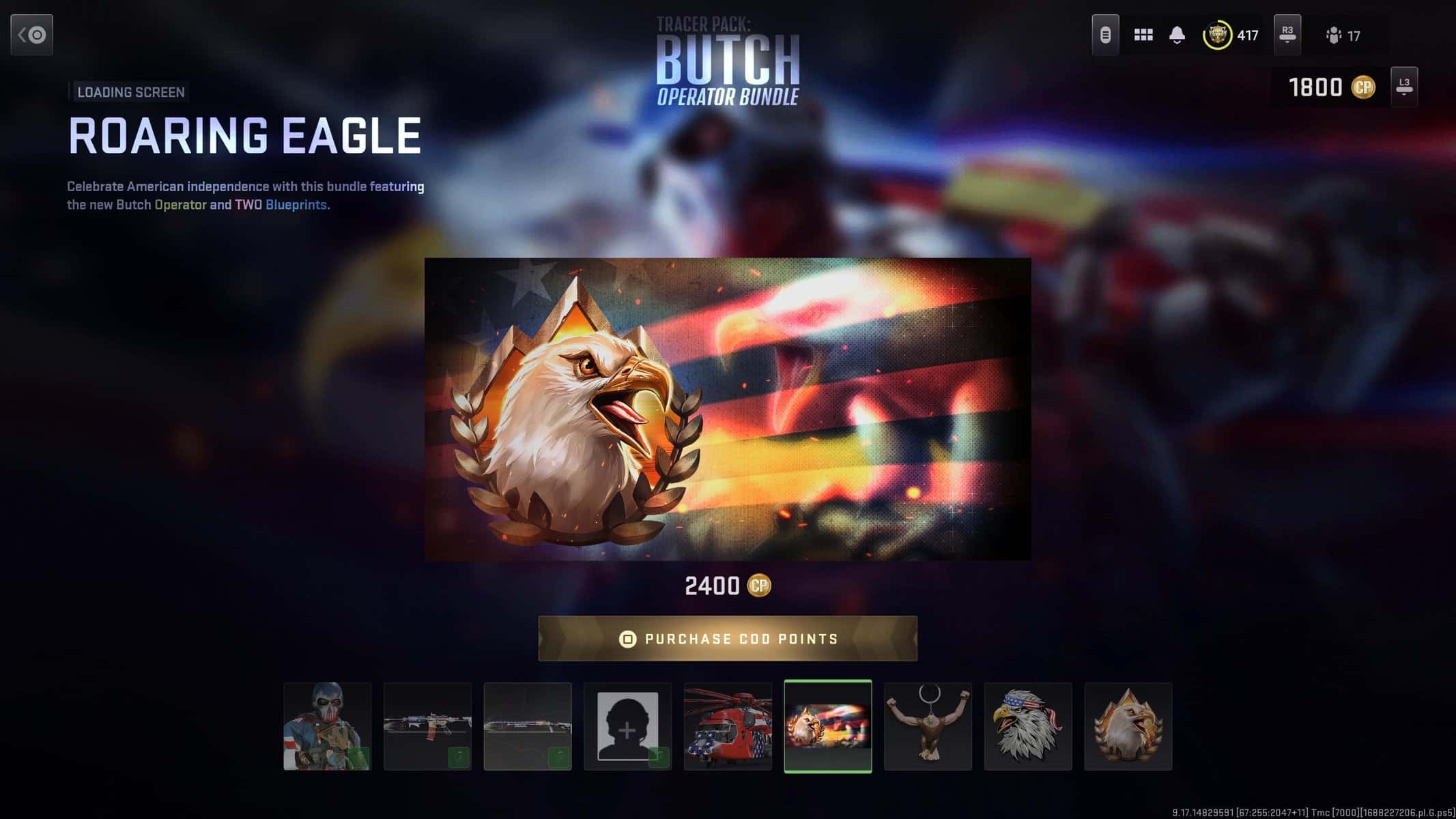Click the back navigation icon top left

coord(31,35)
